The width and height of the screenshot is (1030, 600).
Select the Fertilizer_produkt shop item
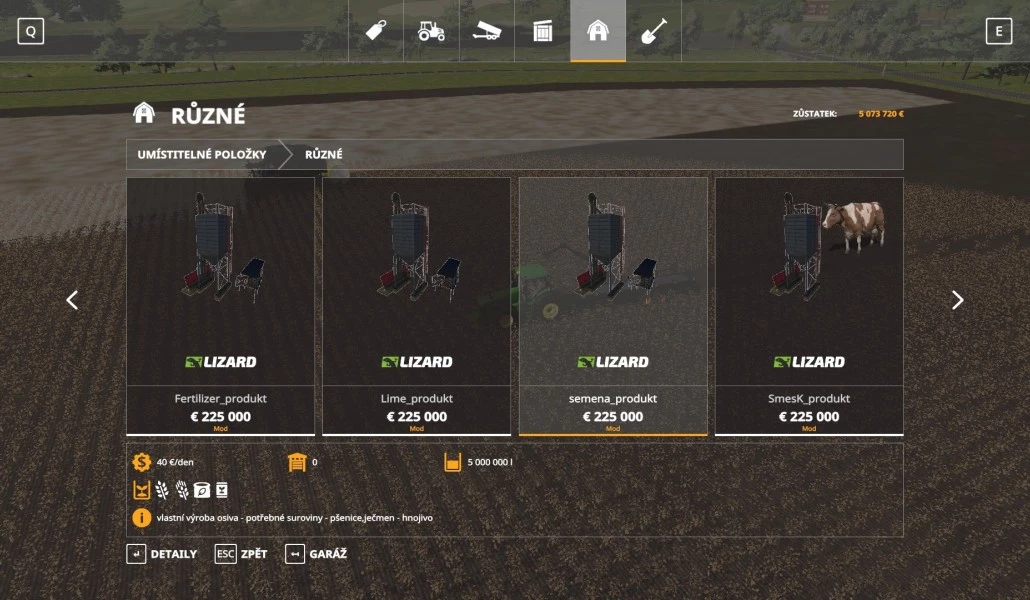[x=220, y=305]
